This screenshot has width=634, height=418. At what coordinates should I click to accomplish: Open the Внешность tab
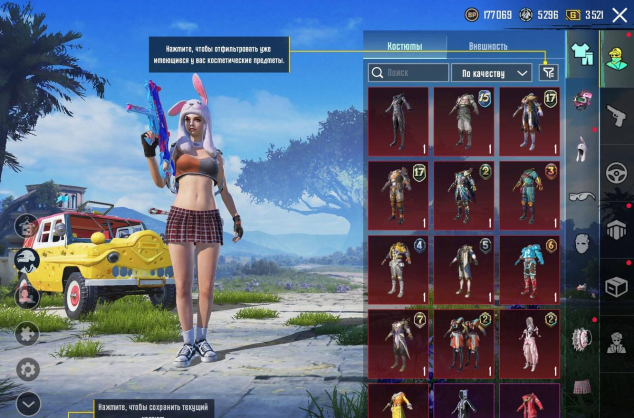pos(488,46)
